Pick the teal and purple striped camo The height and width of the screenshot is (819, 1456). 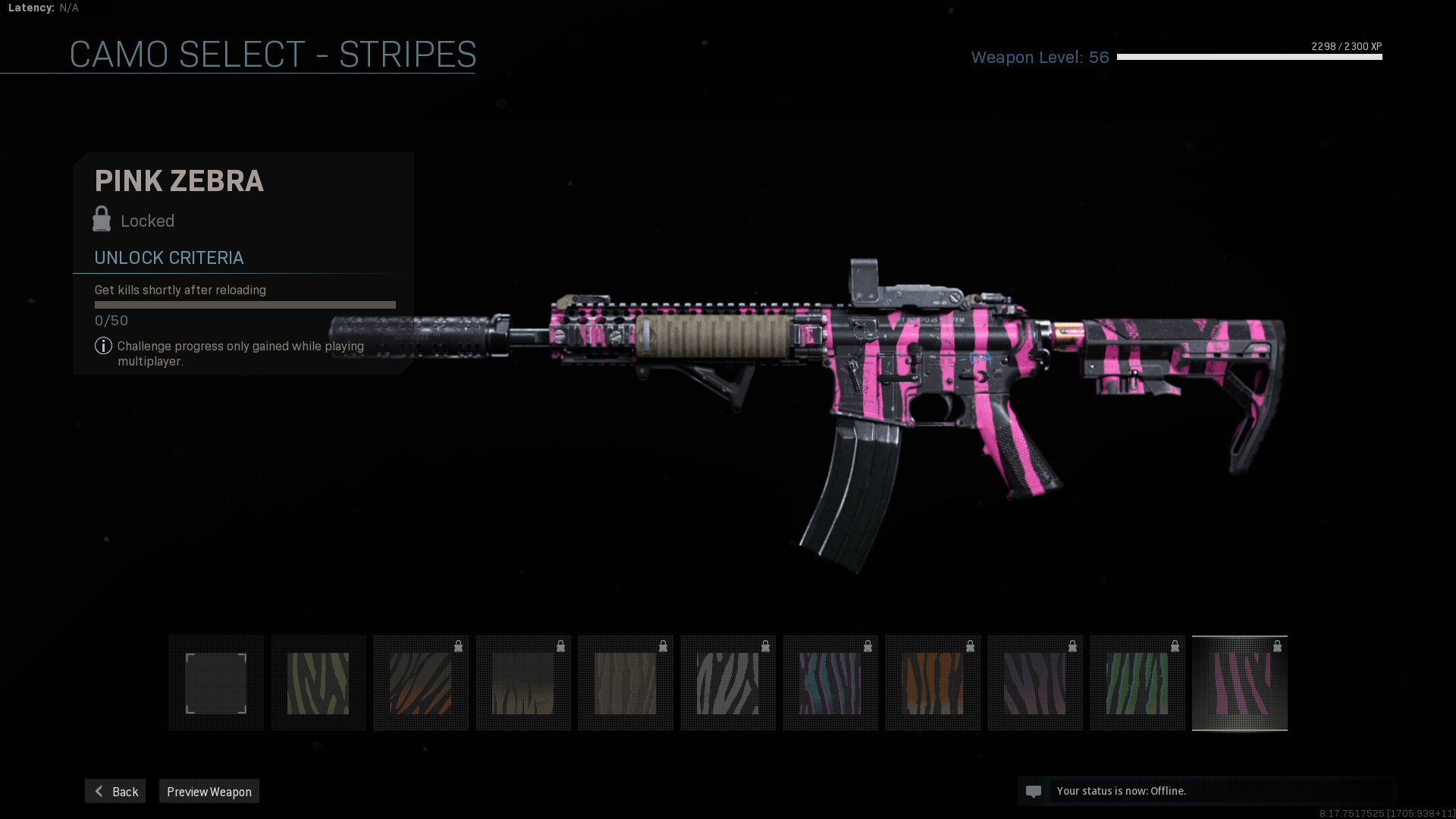(830, 683)
